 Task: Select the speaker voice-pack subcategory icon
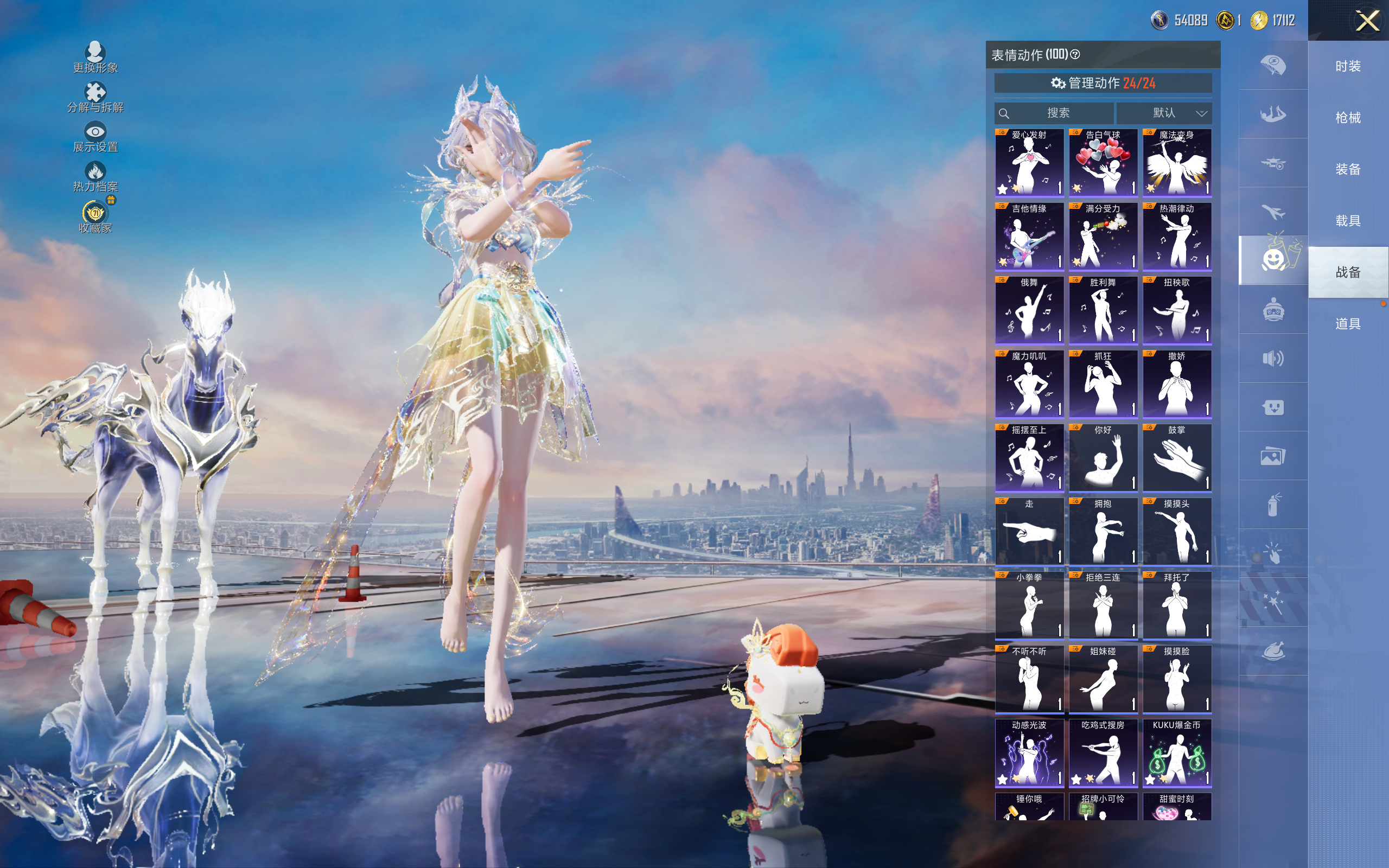(1273, 359)
